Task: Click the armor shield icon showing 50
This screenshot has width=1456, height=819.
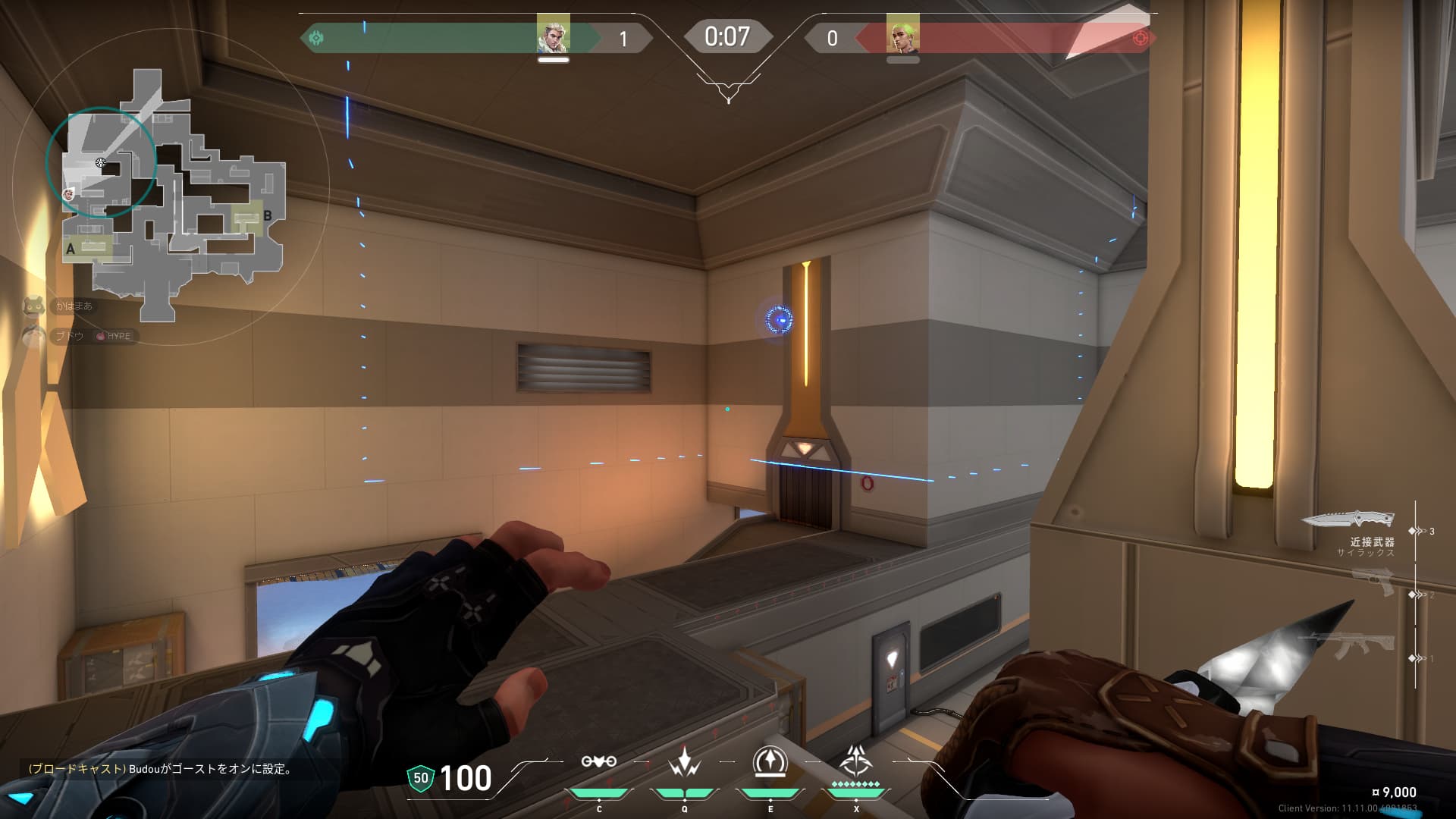Action: pyautogui.click(x=420, y=778)
